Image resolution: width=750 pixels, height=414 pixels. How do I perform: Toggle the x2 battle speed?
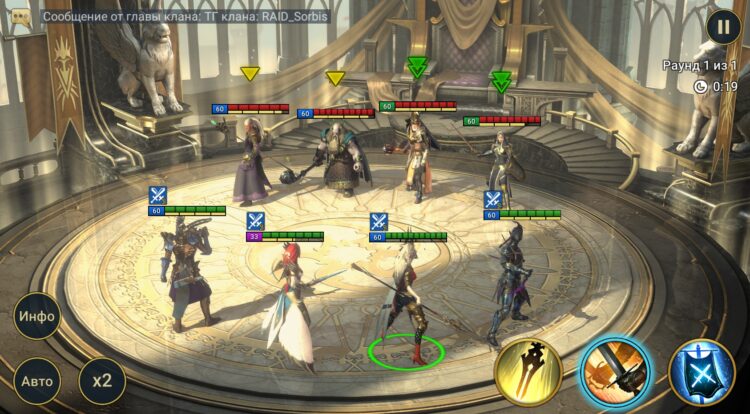click(101, 380)
